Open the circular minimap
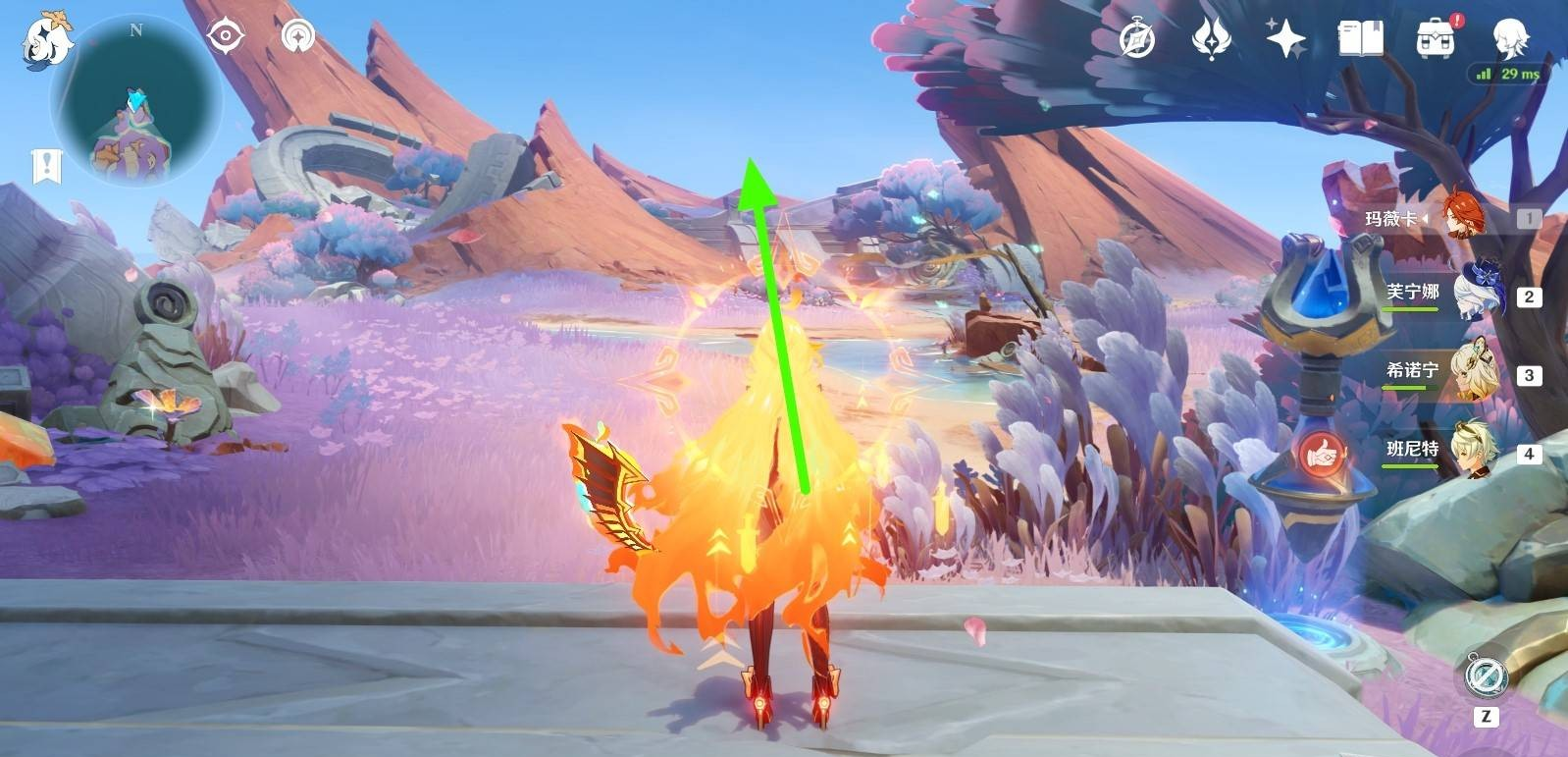The image size is (1568, 757). tap(136, 101)
